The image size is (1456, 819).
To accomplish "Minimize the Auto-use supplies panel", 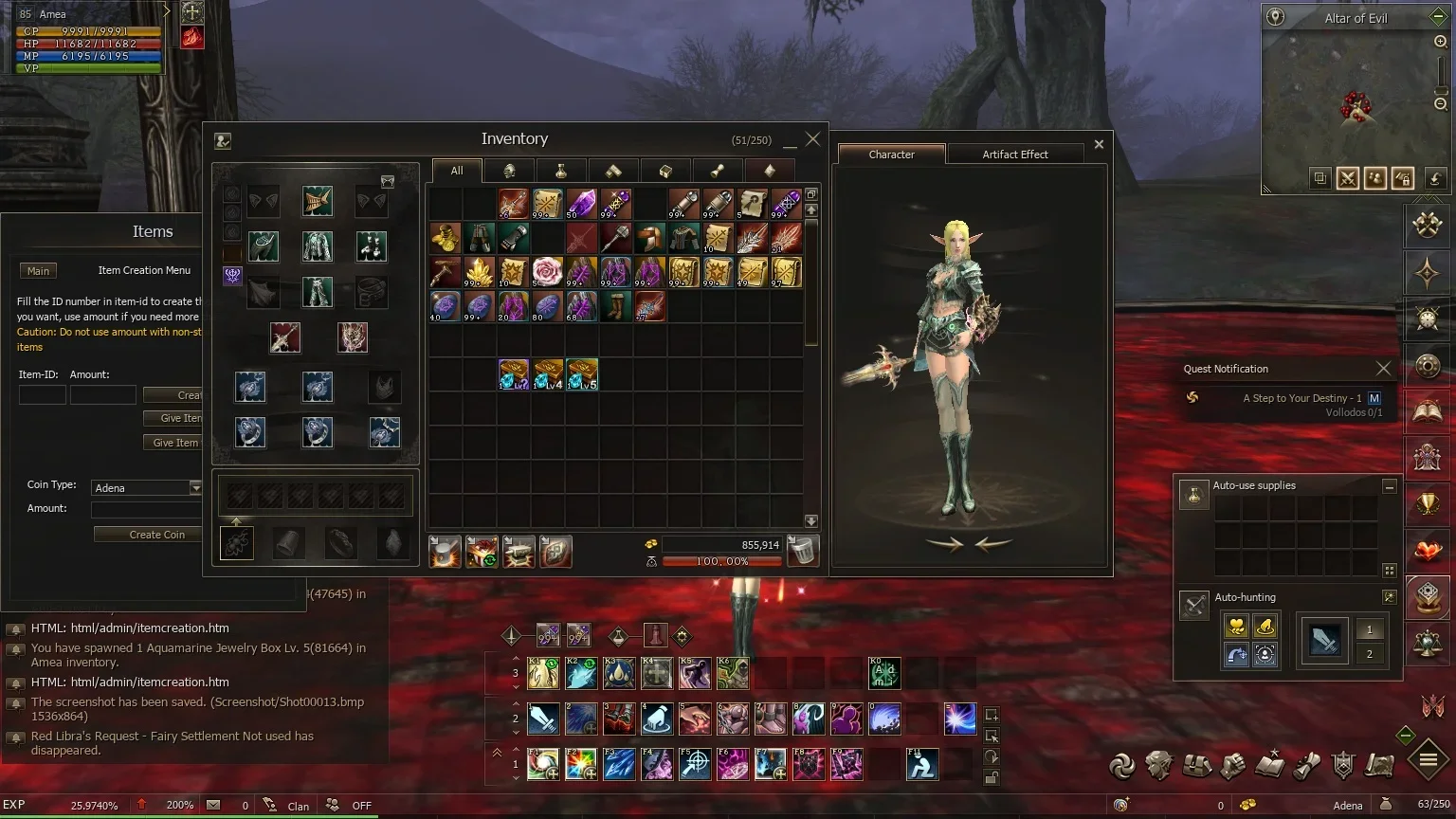I will (1389, 486).
